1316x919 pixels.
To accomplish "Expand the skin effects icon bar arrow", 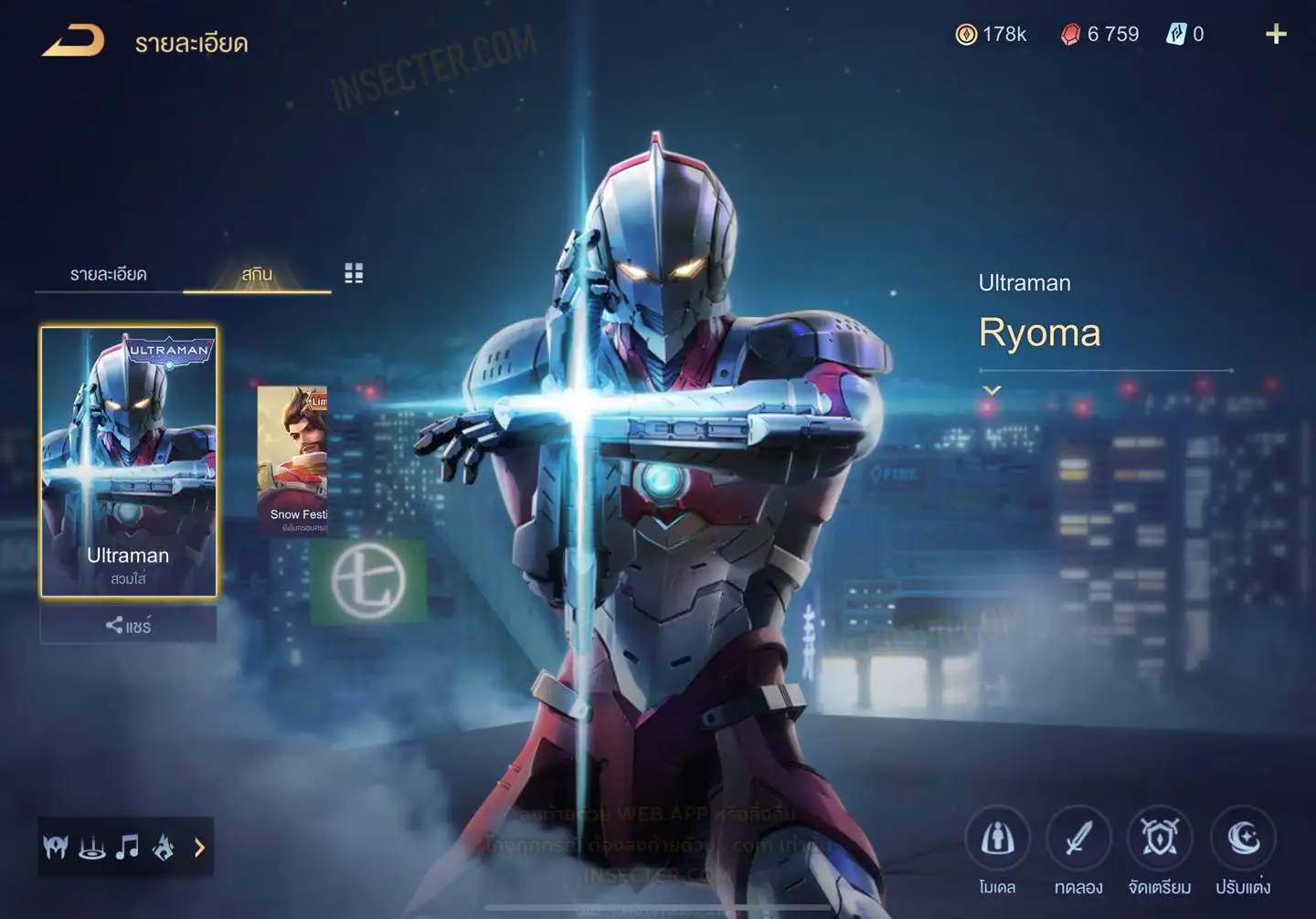I will coord(199,848).
